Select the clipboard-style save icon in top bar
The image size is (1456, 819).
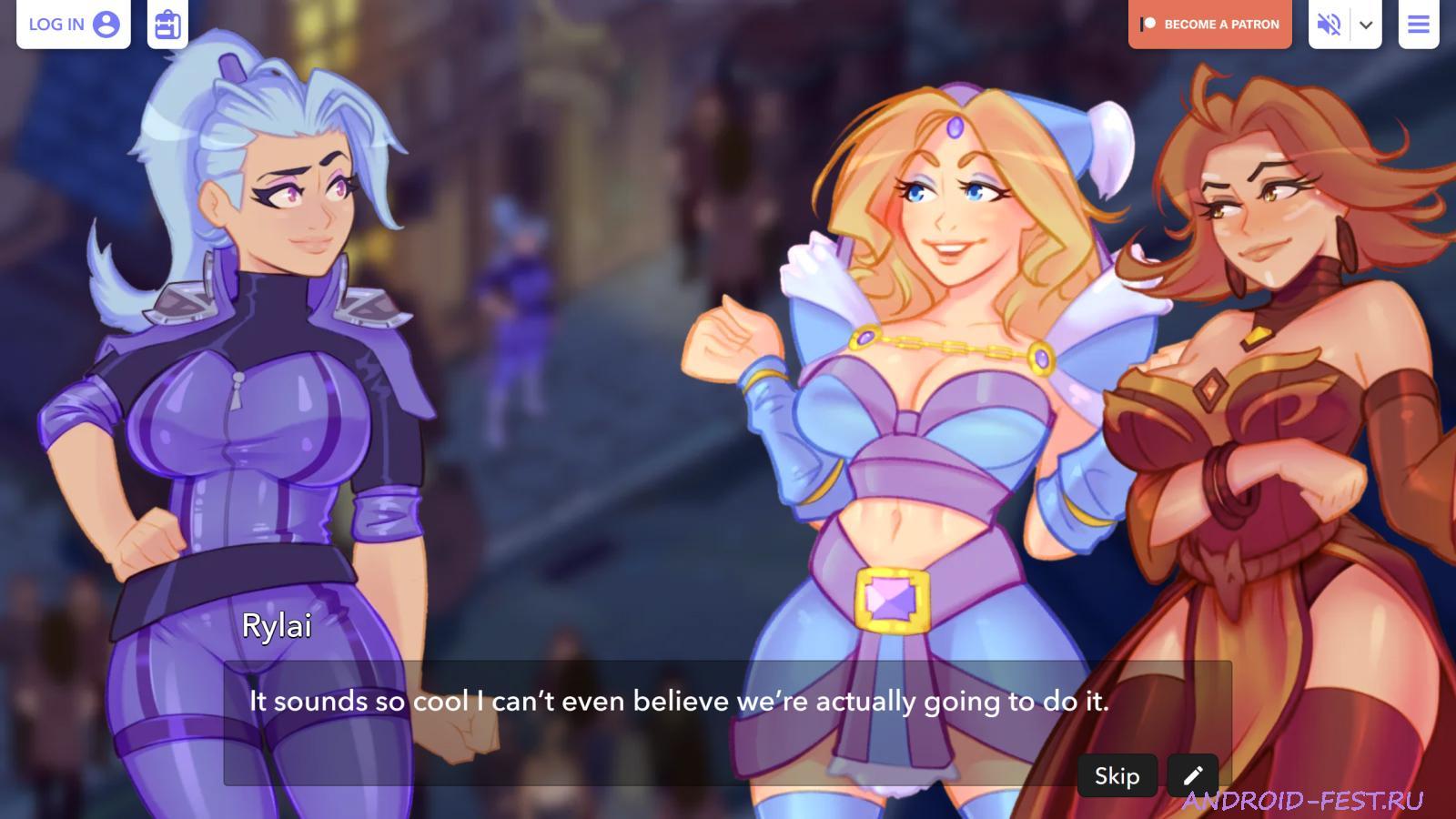point(167,25)
